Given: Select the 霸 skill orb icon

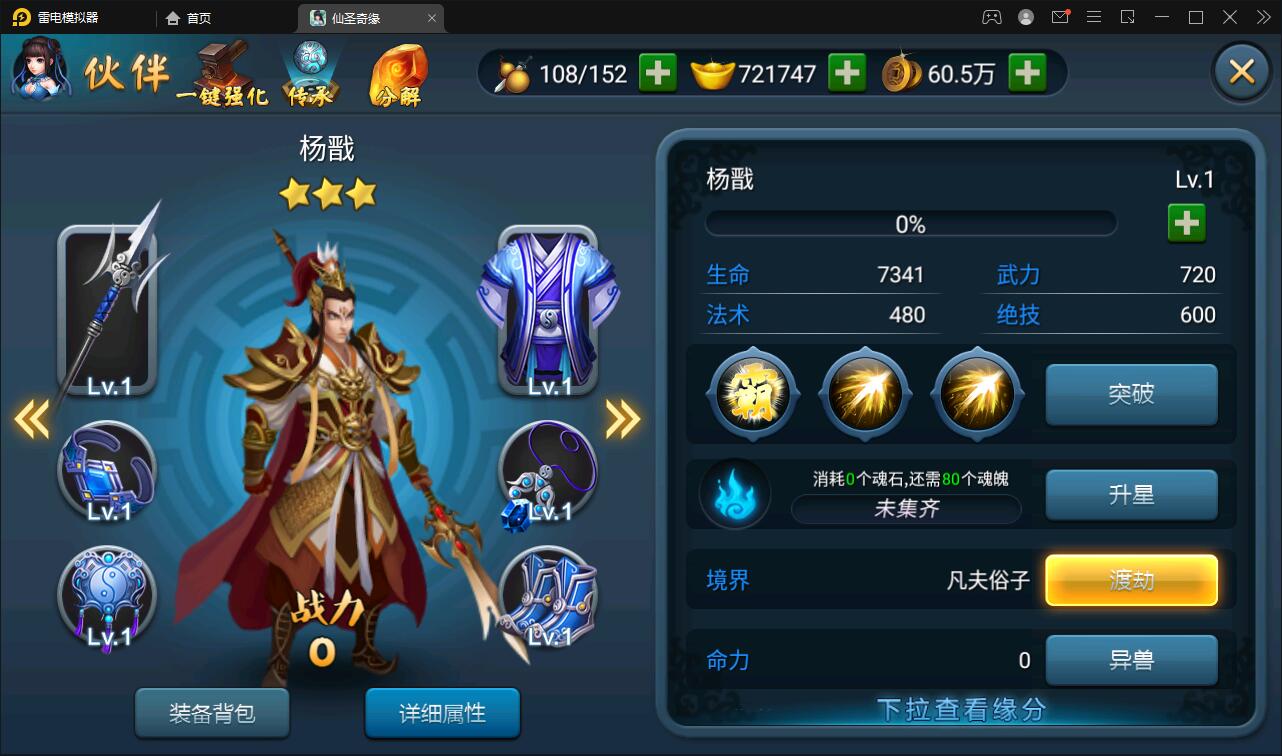Looking at the screenshot, I should click(x=752, y=393).
